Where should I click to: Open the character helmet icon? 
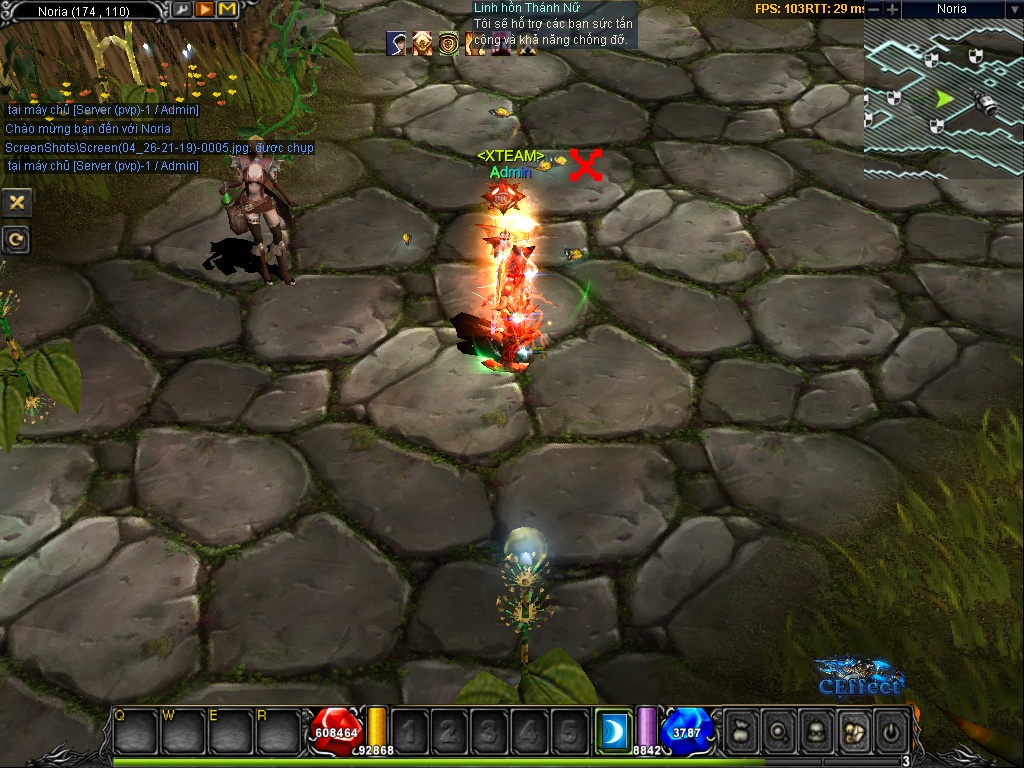pos(817,731)
